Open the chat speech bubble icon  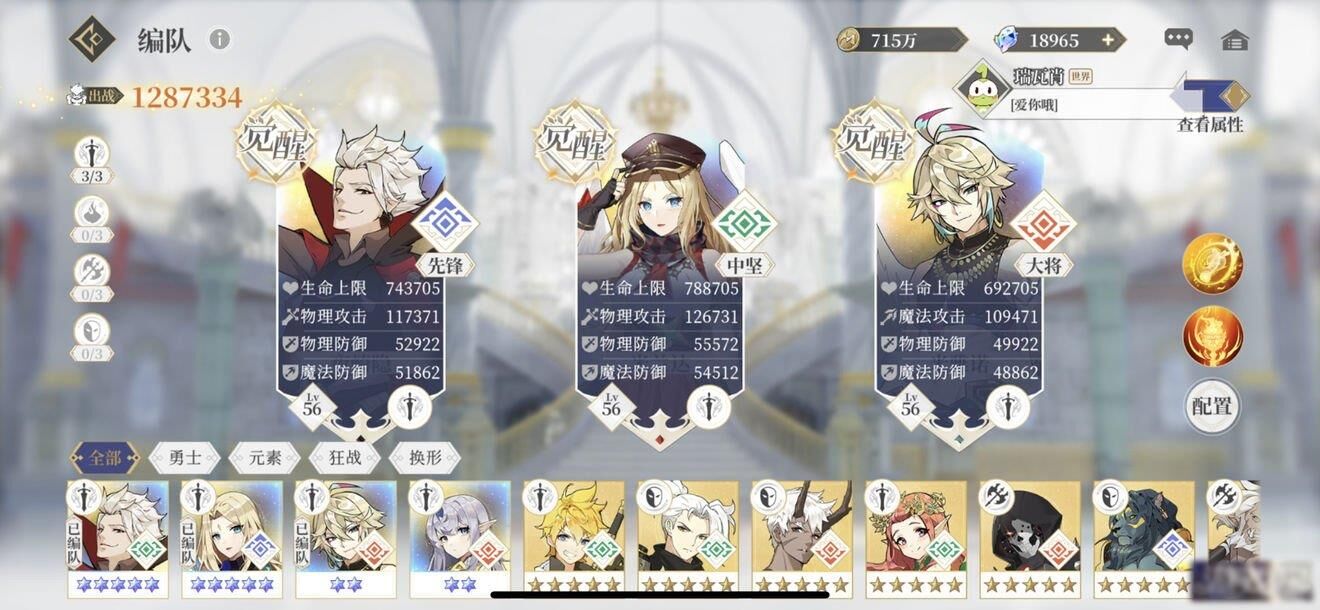[1178, 39]
